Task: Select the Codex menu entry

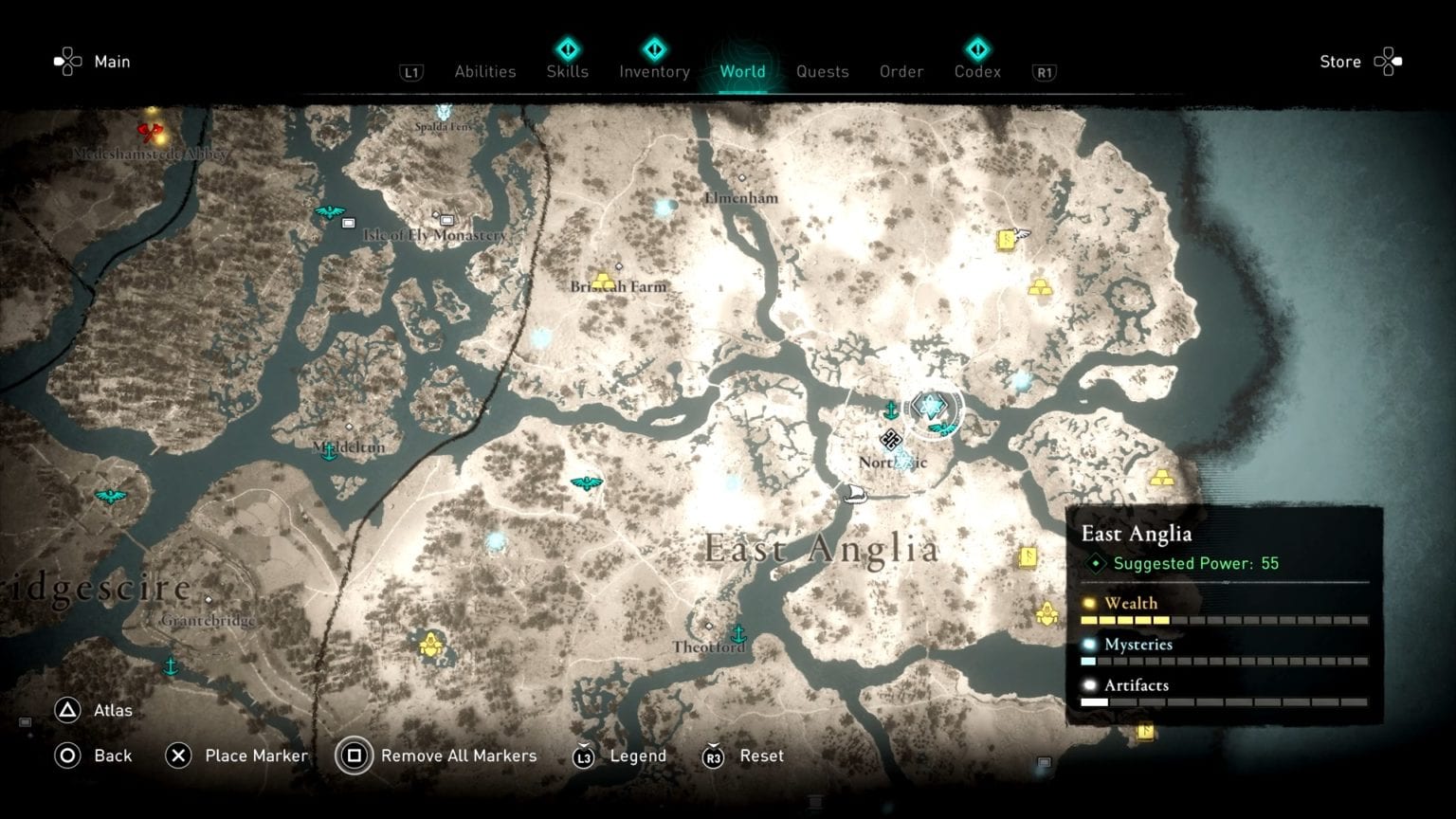Action: [976, 71]
